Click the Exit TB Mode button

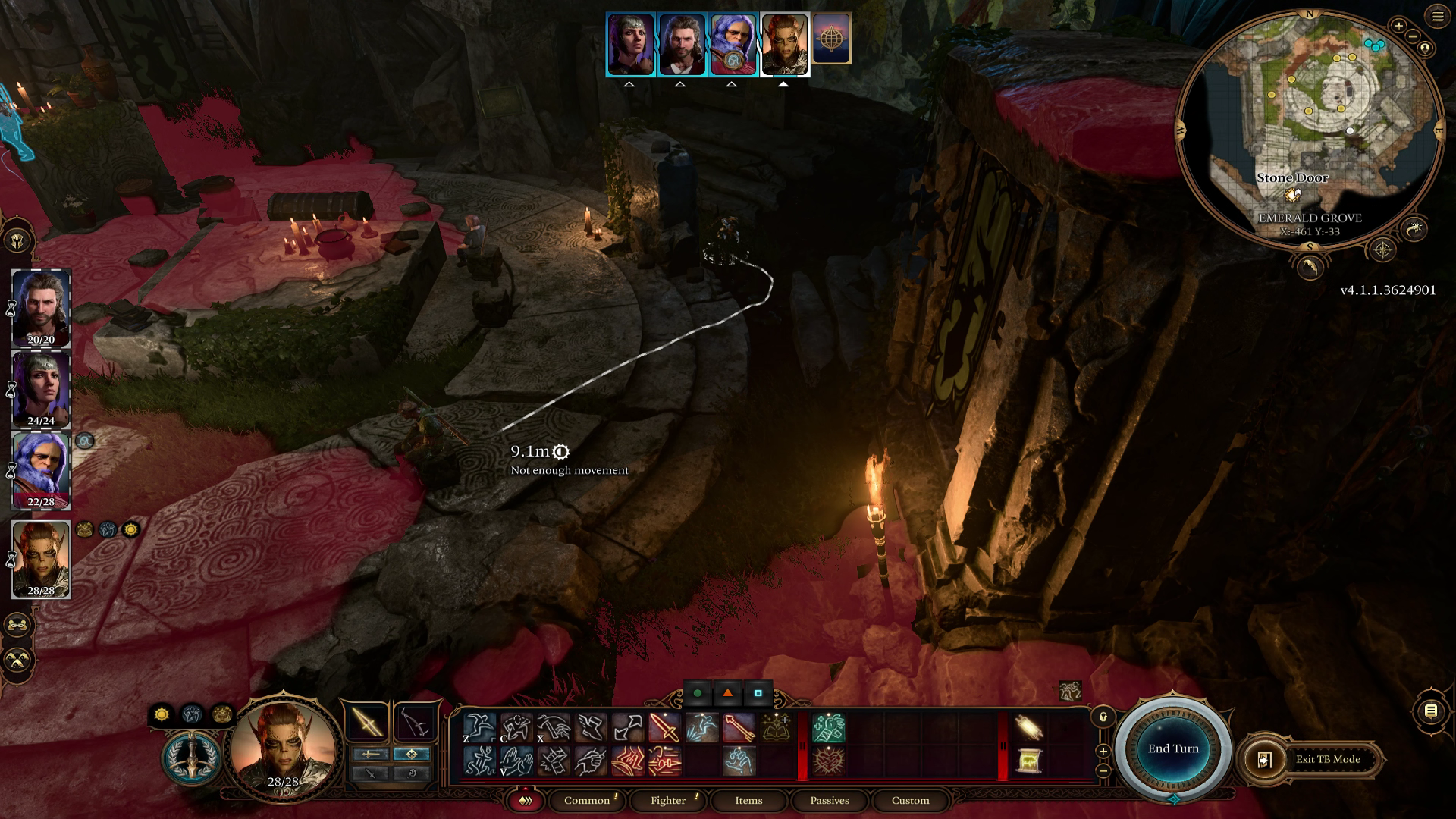(x=1319, y=759)
